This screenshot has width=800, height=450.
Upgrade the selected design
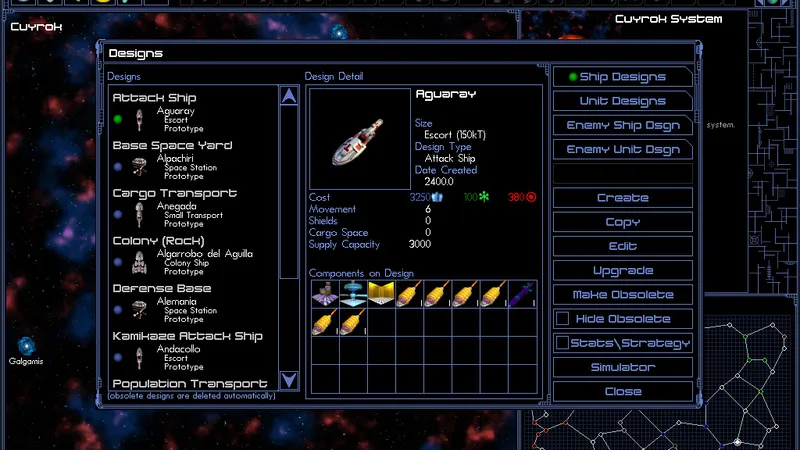tap(622, 270)
